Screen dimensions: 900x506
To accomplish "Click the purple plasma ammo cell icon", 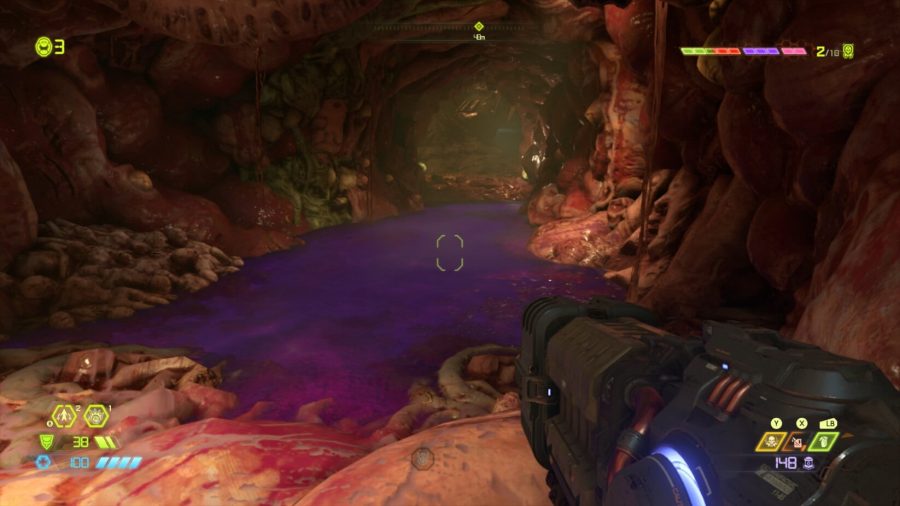I will [807, 464].
